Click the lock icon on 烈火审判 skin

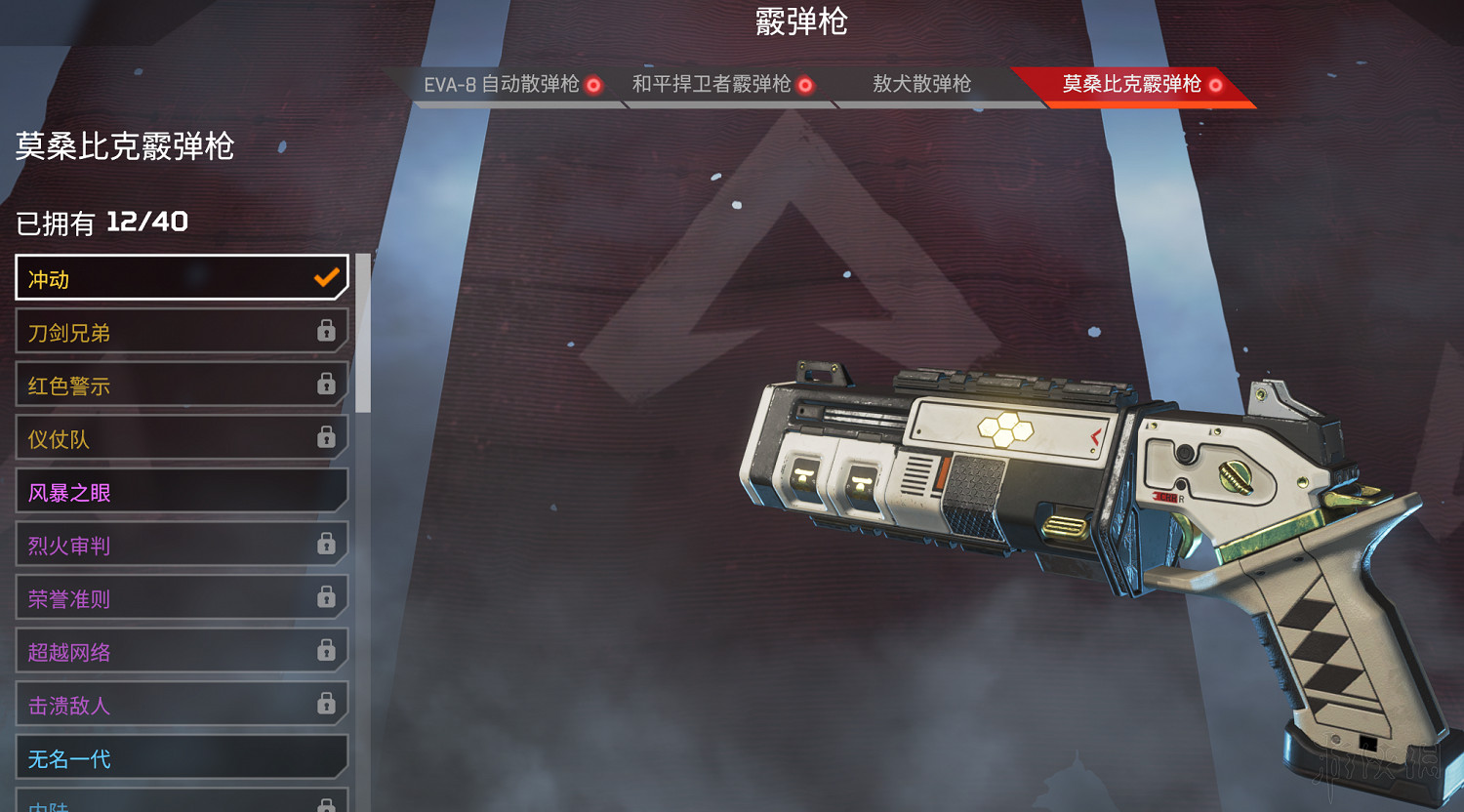(328, 544)
